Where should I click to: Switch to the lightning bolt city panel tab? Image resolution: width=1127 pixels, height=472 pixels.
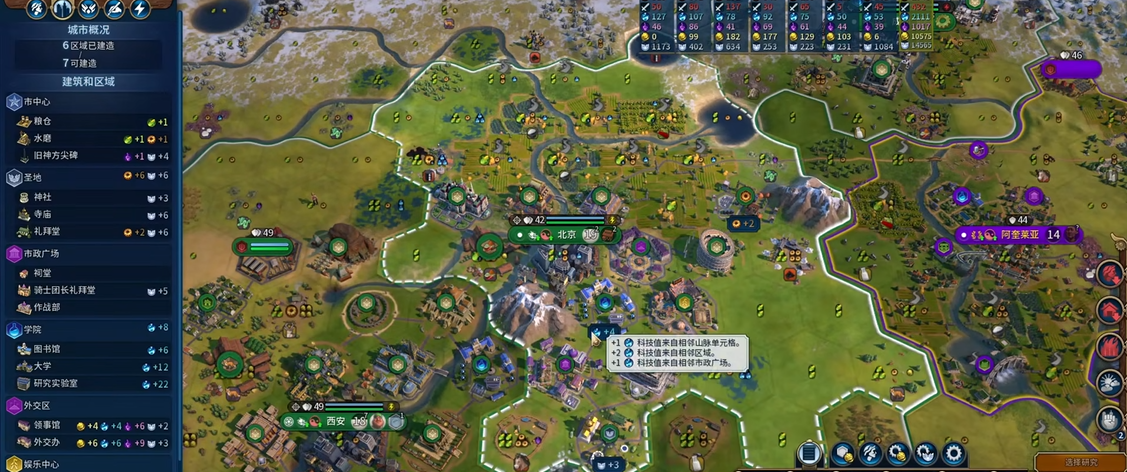[140, 9]
